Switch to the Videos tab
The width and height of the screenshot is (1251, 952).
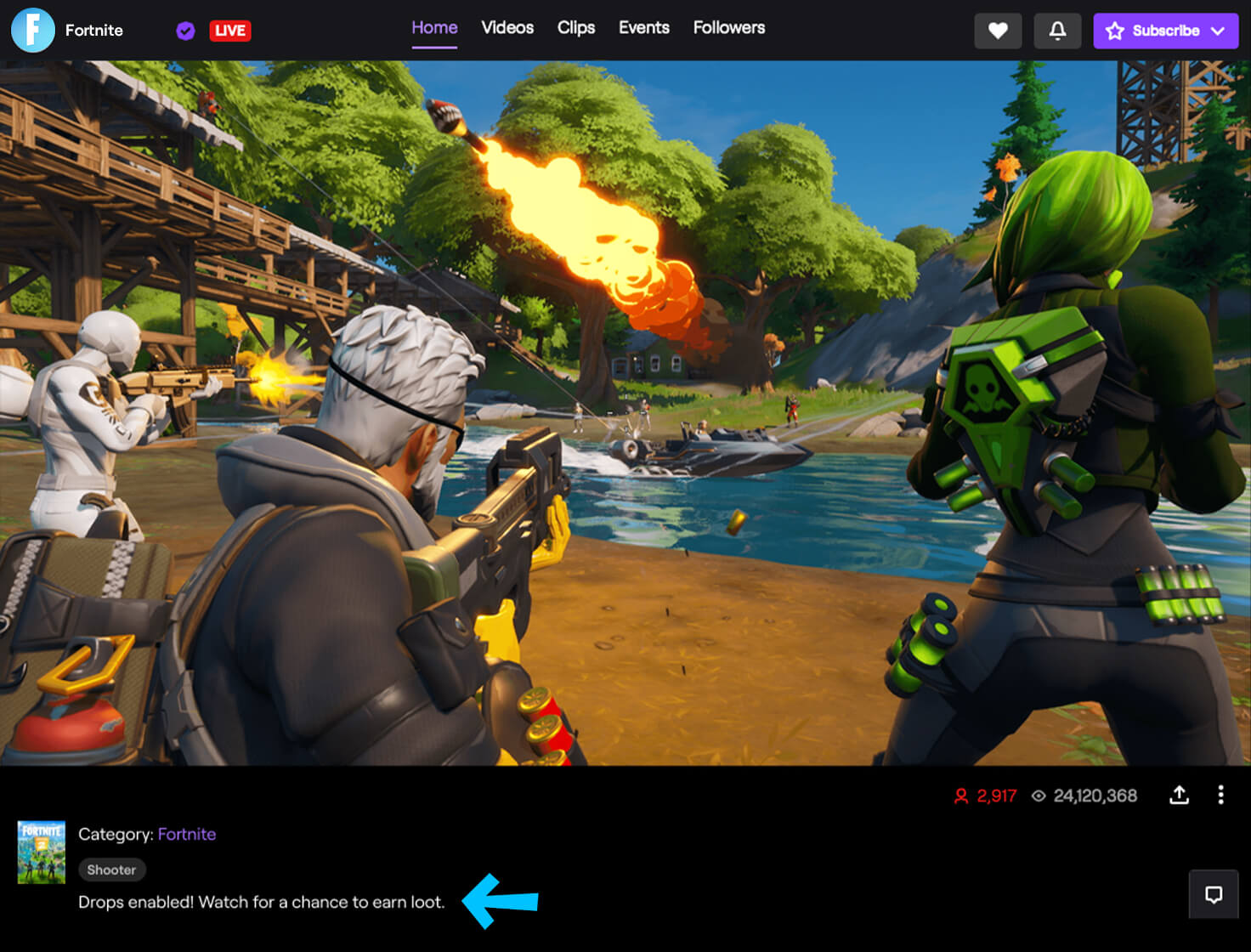pos(507,28)
